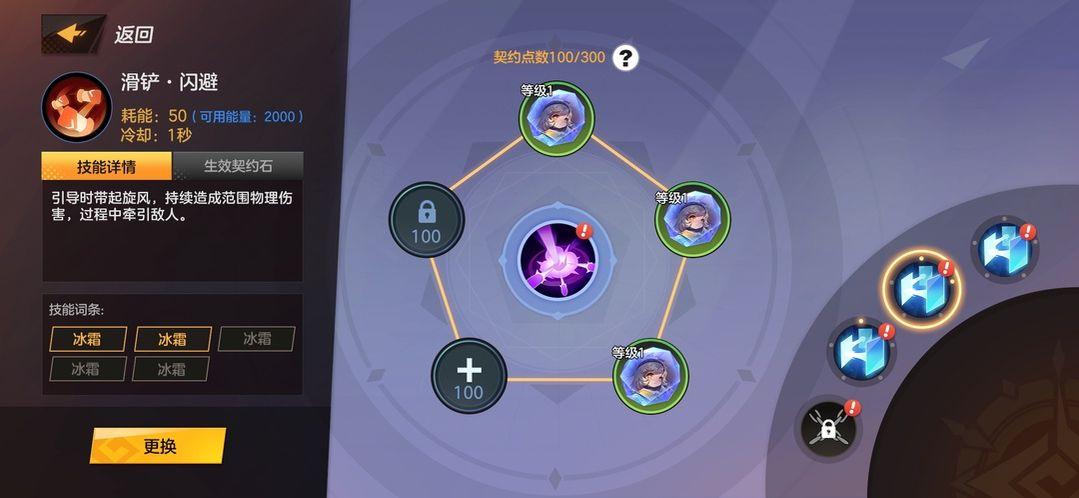Open the contract points question mark help

(626, 57)
